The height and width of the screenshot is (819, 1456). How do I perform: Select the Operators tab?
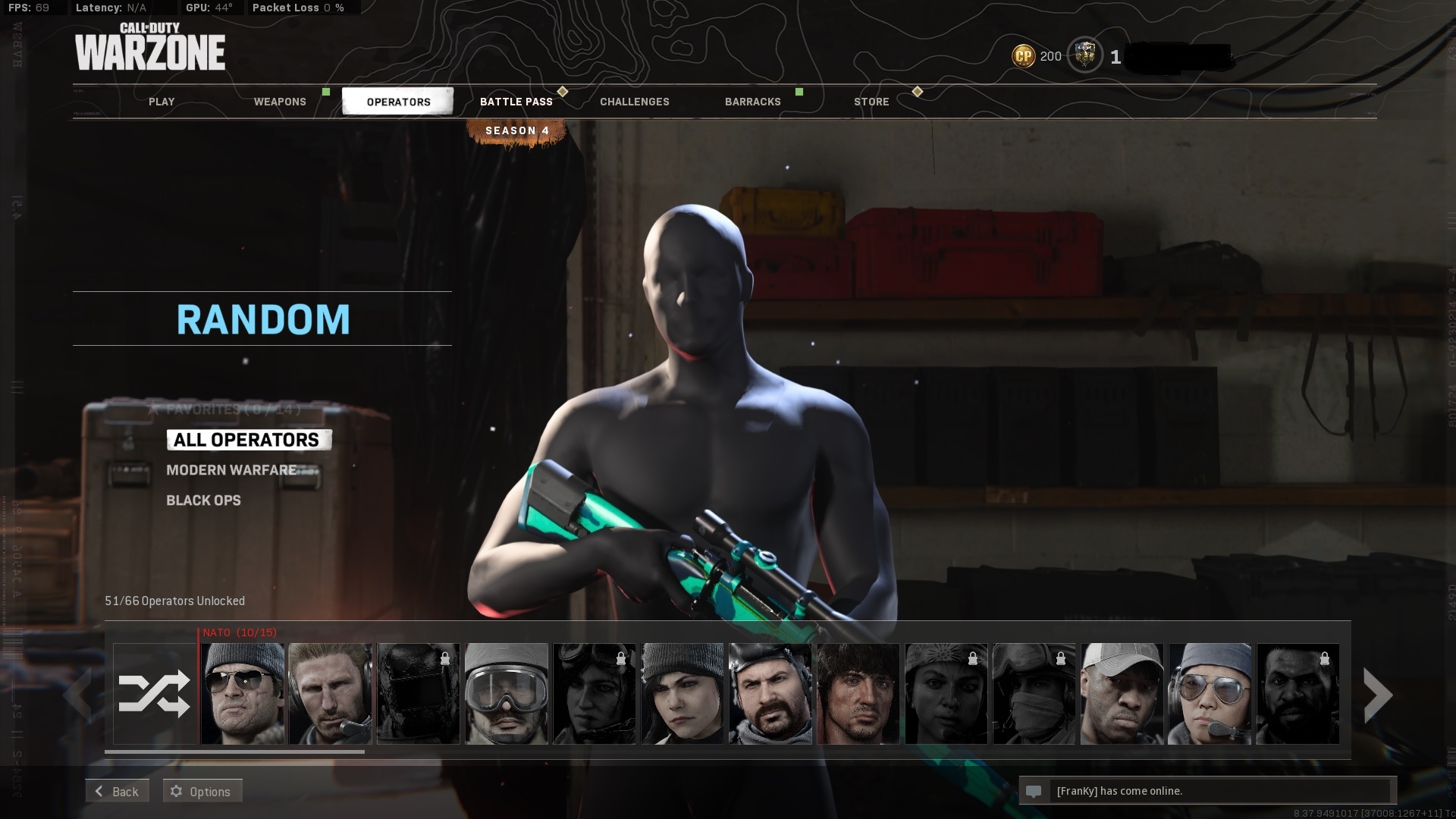pos(398,102)
